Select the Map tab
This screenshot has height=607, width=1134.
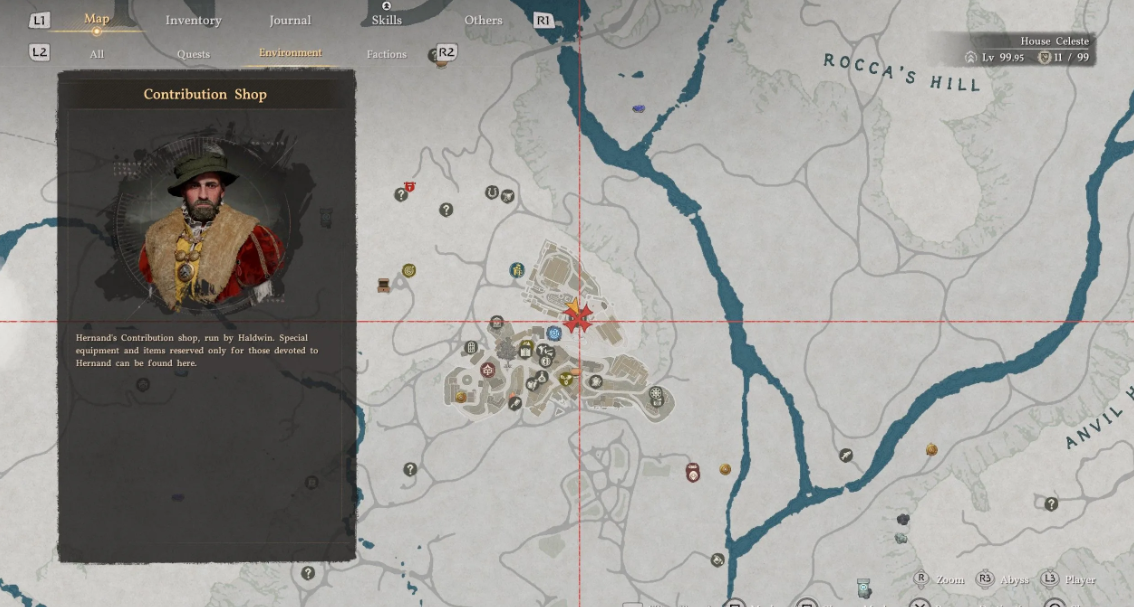pyautogui.click(x=97, y=19)
